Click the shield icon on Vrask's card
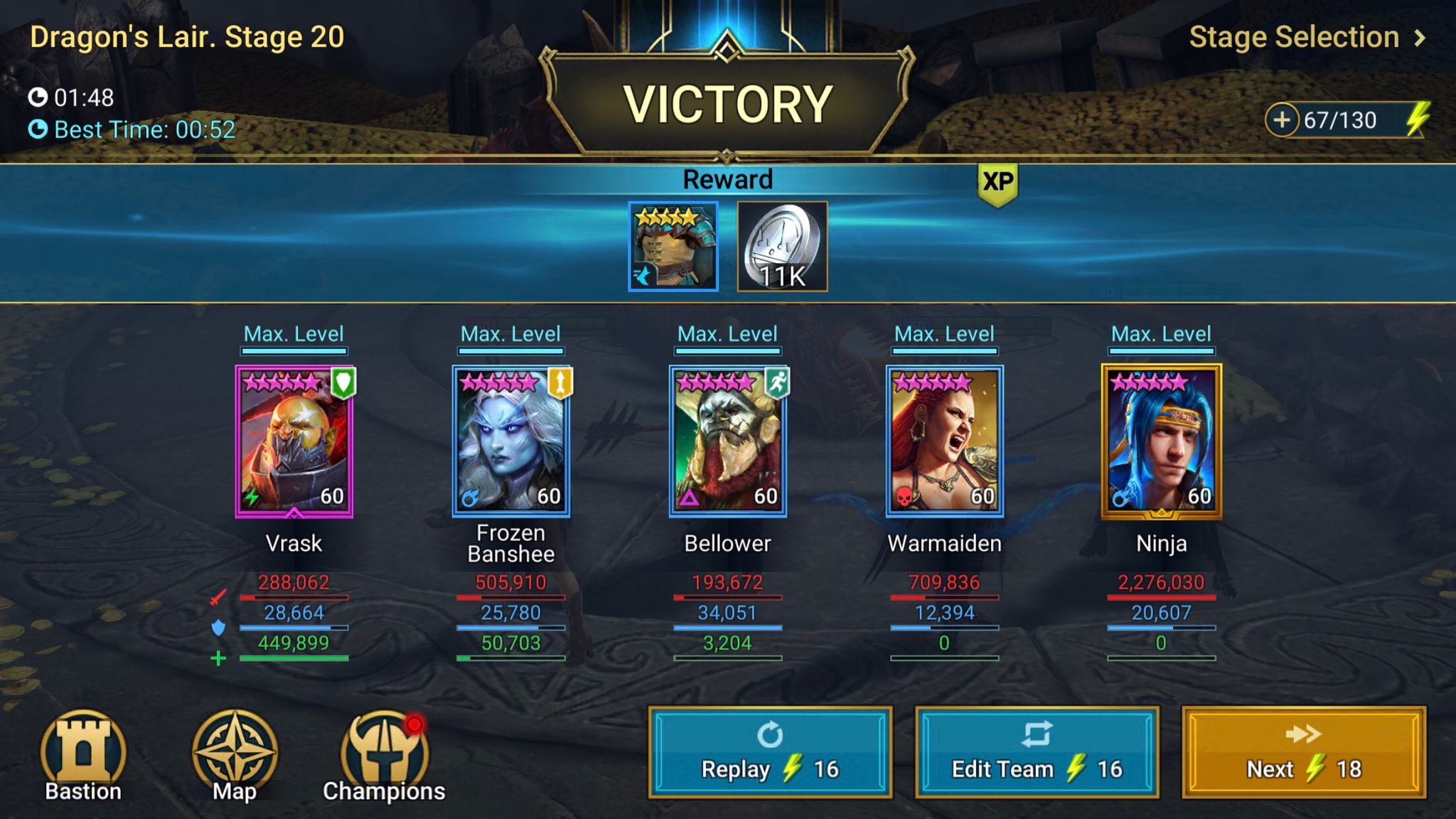The image size is (1456, 819). [x=343, y=384]
